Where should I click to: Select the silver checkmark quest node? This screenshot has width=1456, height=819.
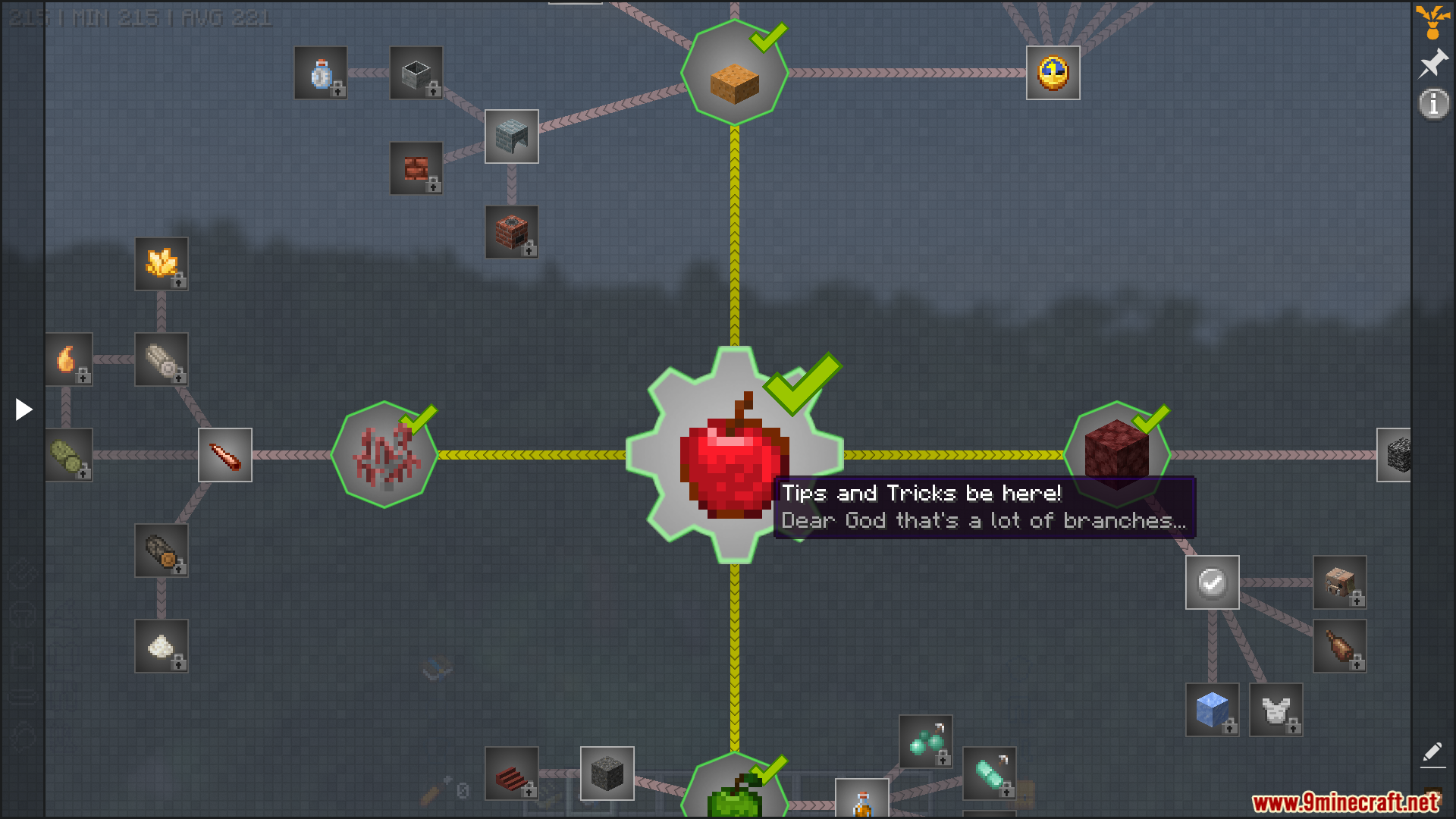(1212, 582)
